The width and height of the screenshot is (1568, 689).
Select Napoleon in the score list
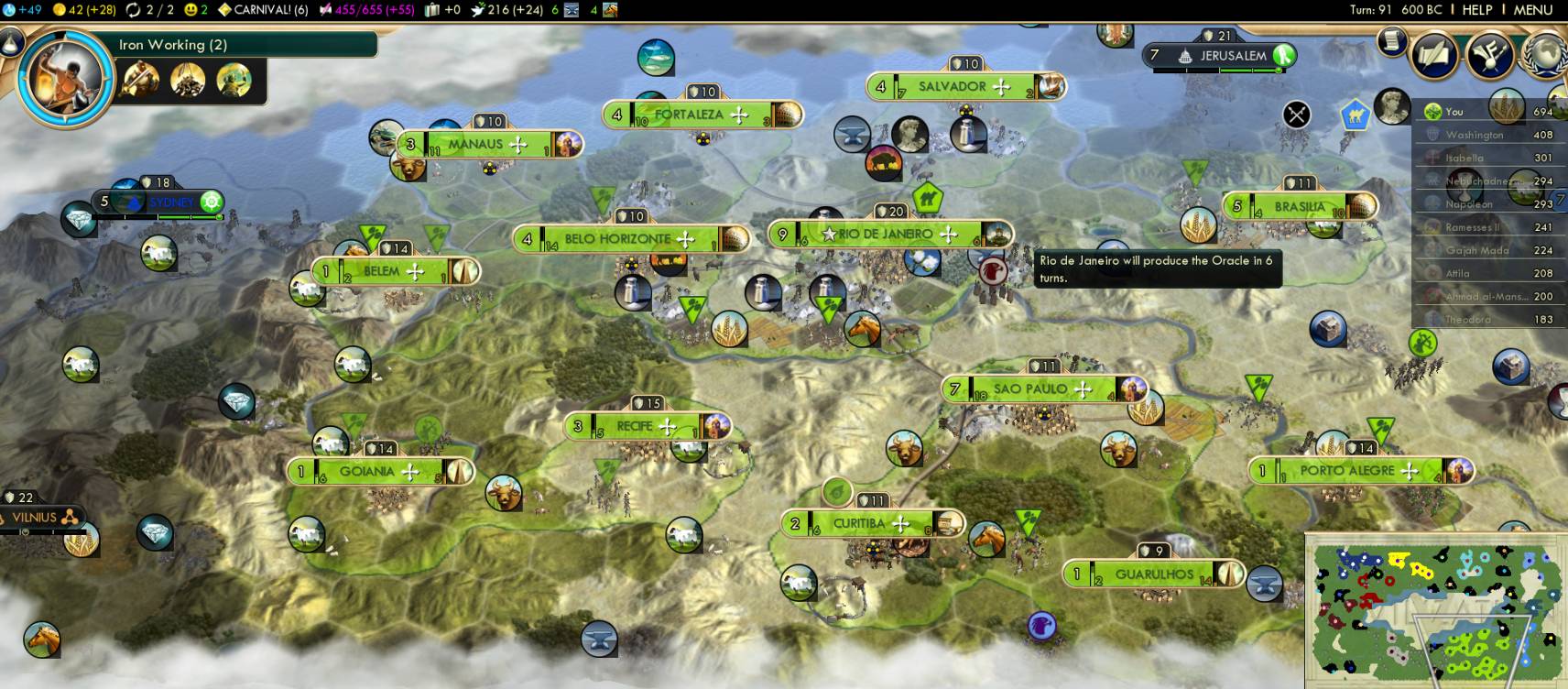click(1469, 204)
